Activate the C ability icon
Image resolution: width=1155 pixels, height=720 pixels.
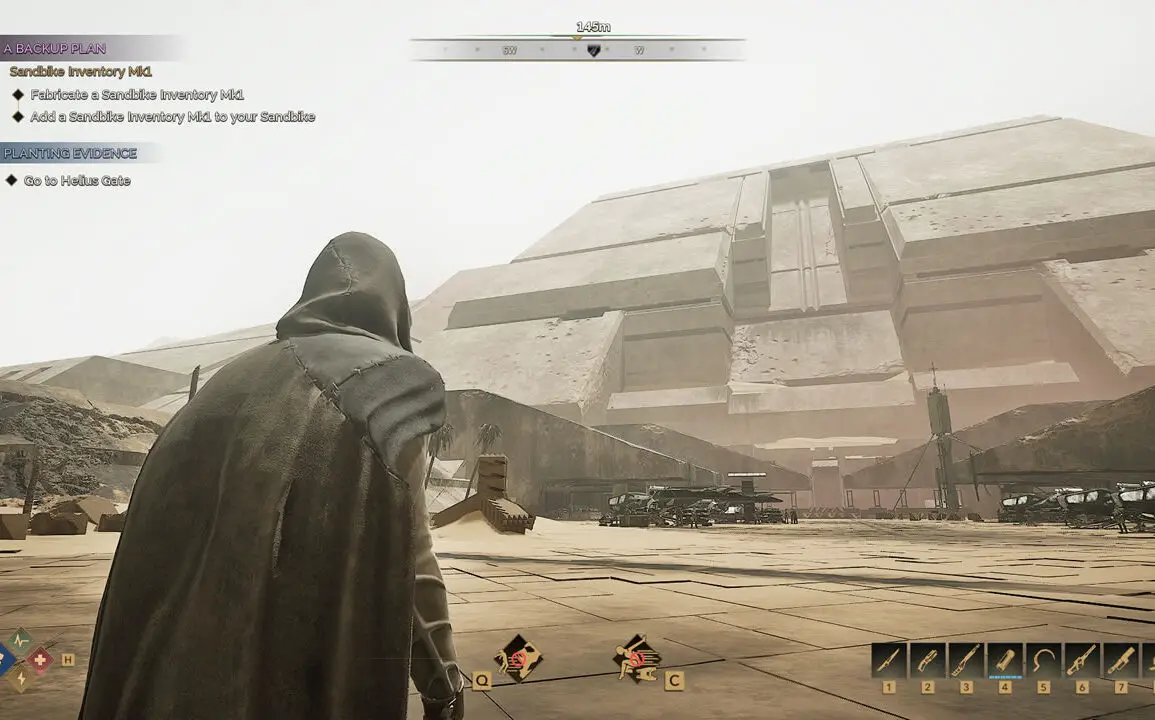[x=636, y=659]
